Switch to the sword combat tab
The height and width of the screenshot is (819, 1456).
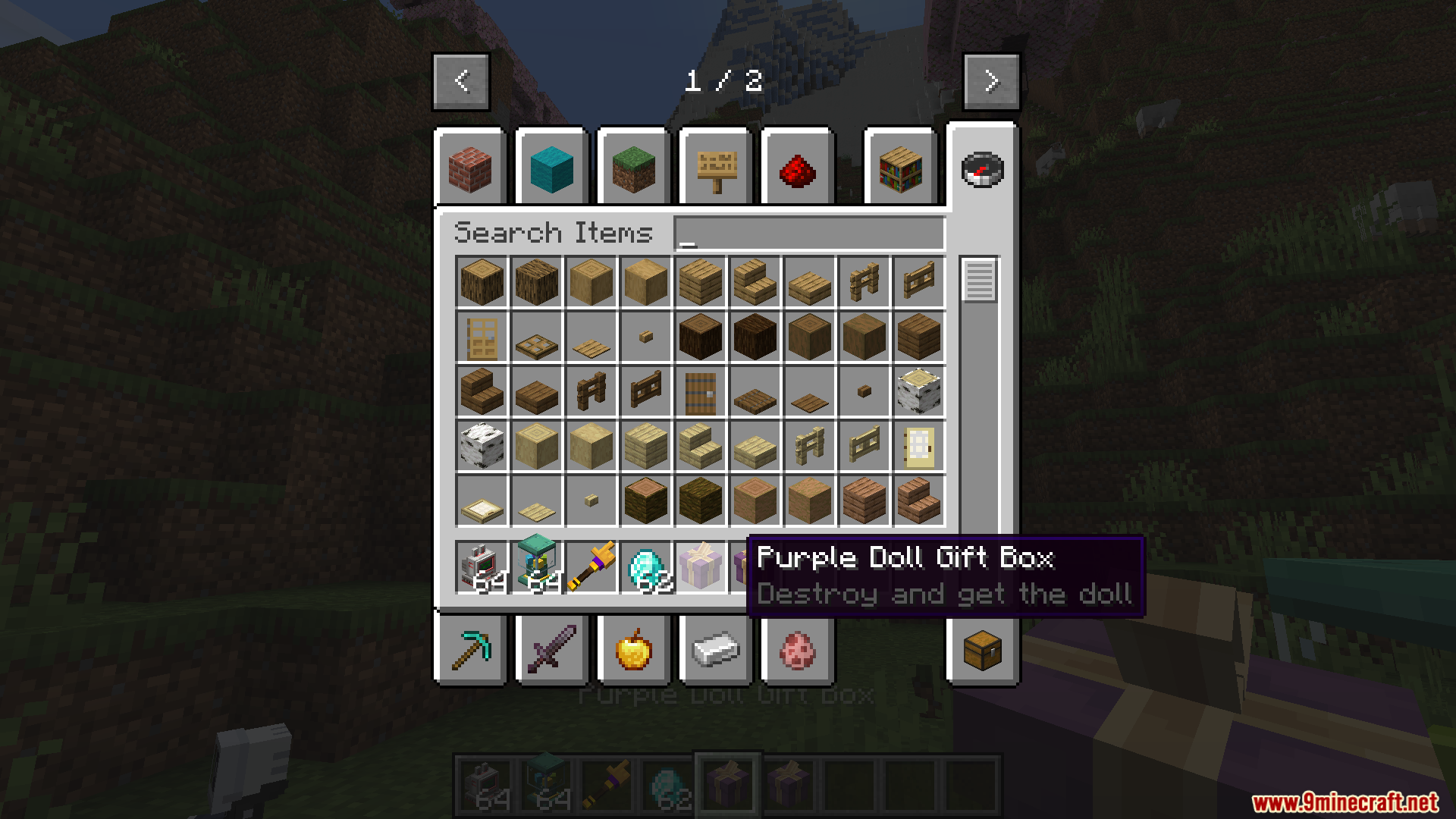click(552, 650)
